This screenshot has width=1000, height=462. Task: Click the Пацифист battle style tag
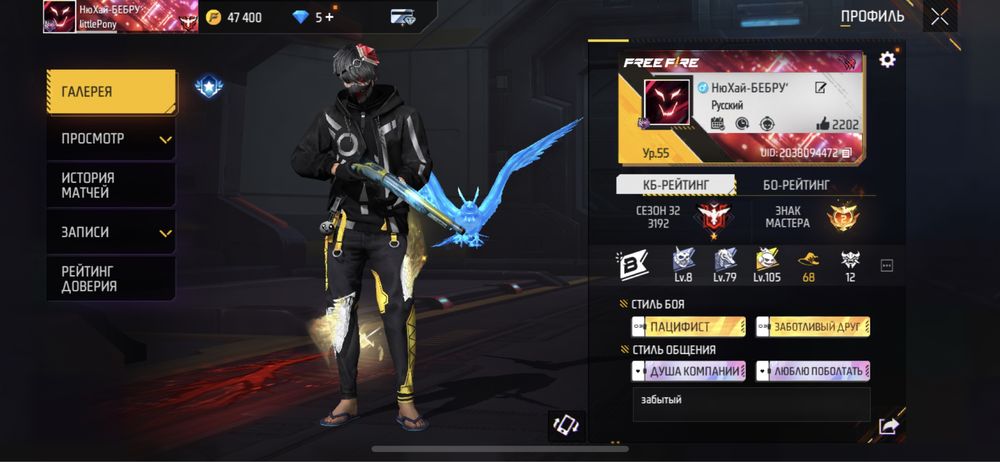[x=688, y=327]
